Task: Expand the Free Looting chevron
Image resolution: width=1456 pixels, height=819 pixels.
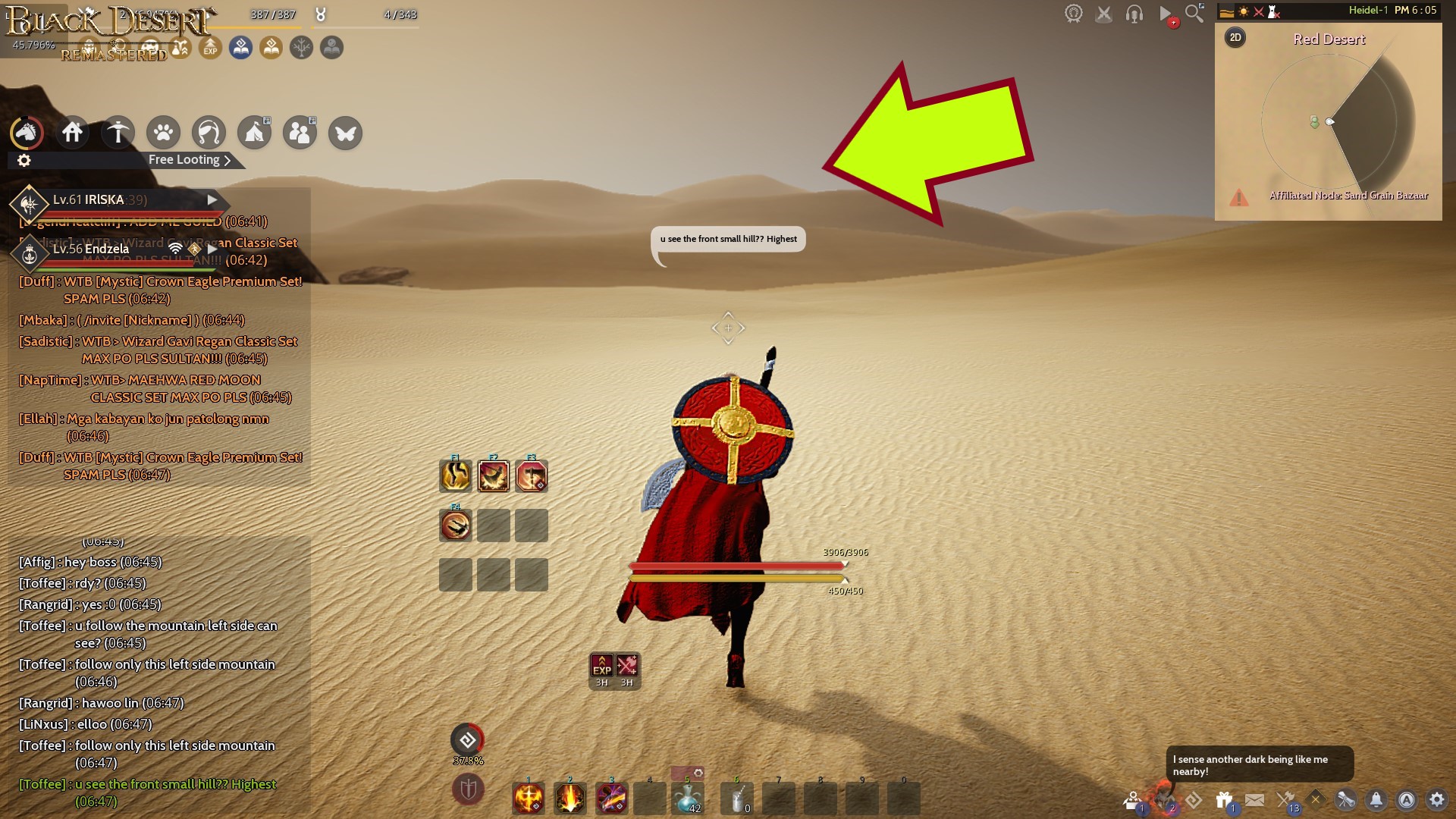Action: (x=225, y=160)
